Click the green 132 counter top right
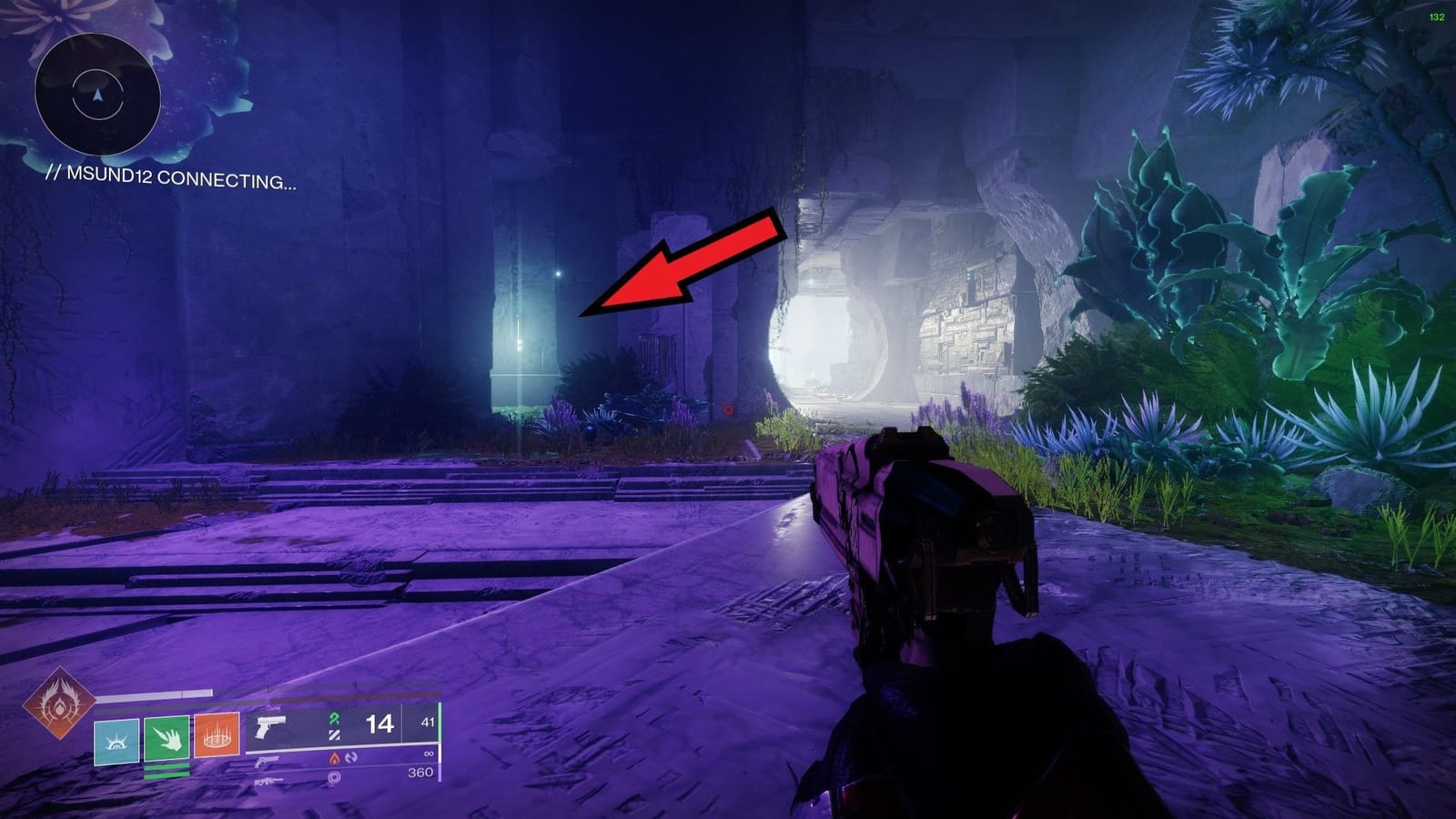Viewport: 1456px width, 819px height. pos(1436,16)
